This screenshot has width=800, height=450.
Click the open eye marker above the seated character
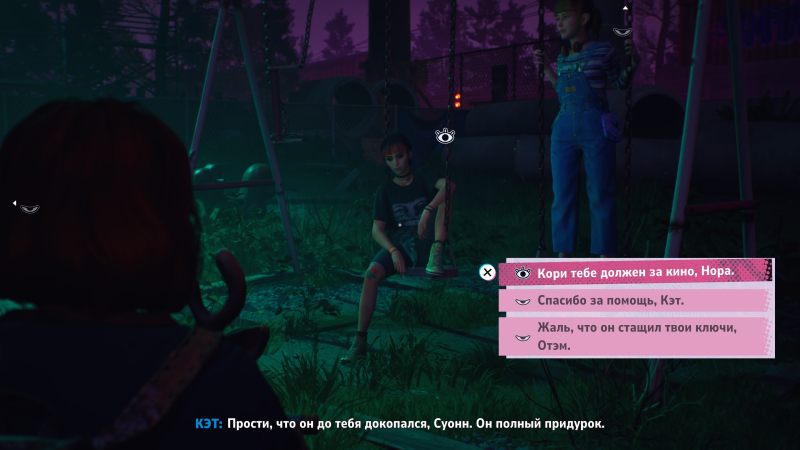tap(445, 136)
